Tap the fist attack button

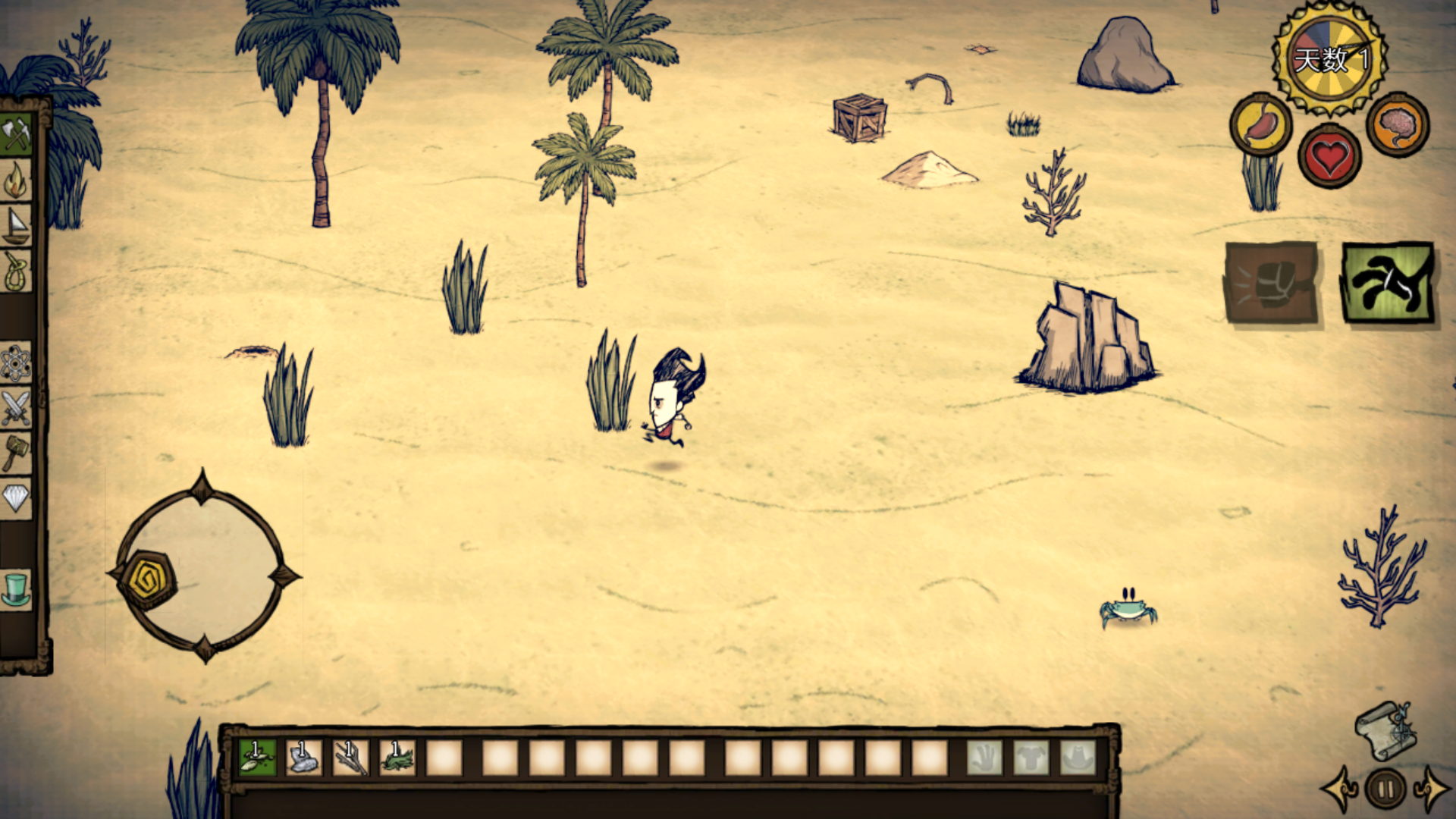(x=1271, y=283)
